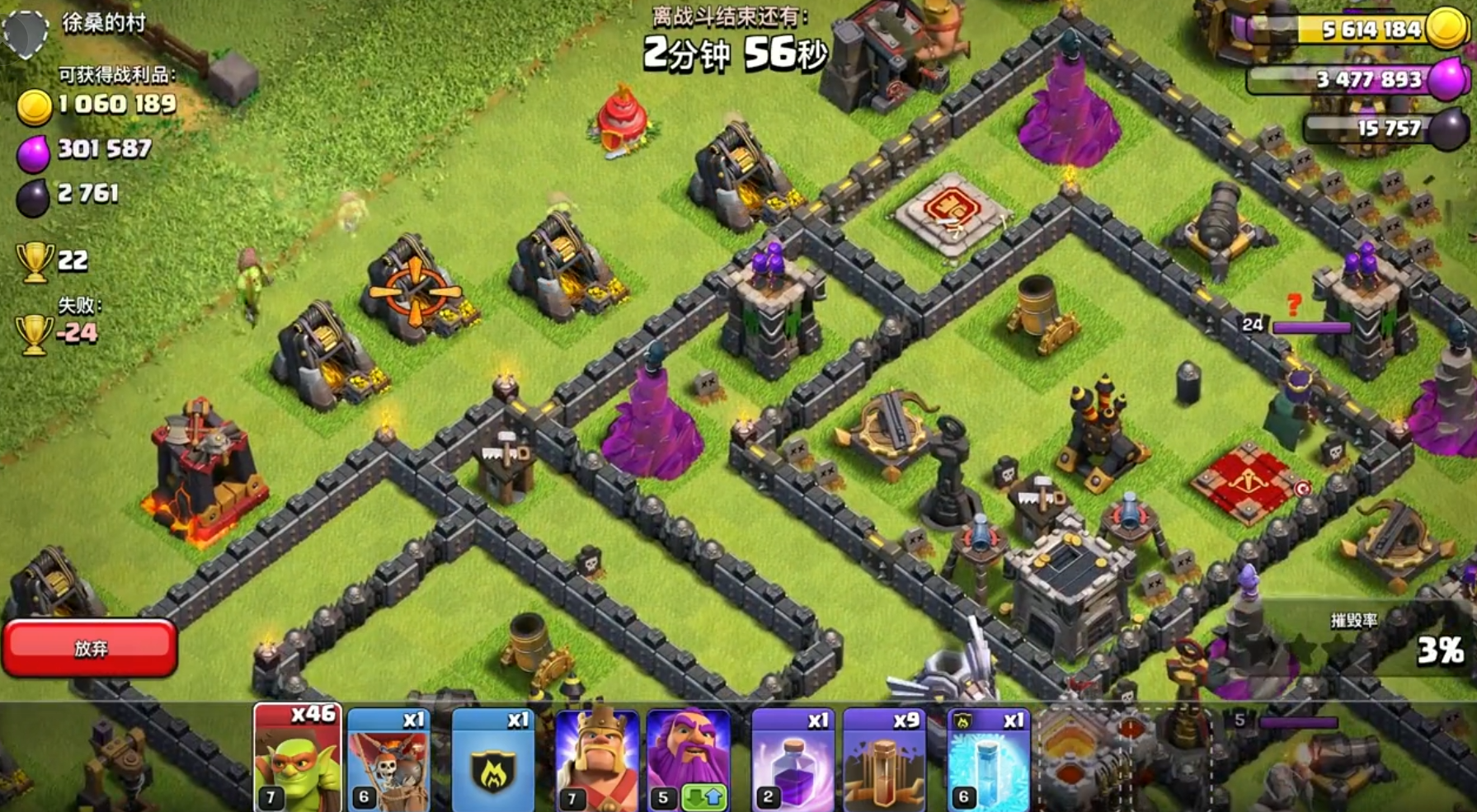Select the Sneaky Goblin troop card
This screenshot has height=812, width=1477.
click(x=297, y=758)
